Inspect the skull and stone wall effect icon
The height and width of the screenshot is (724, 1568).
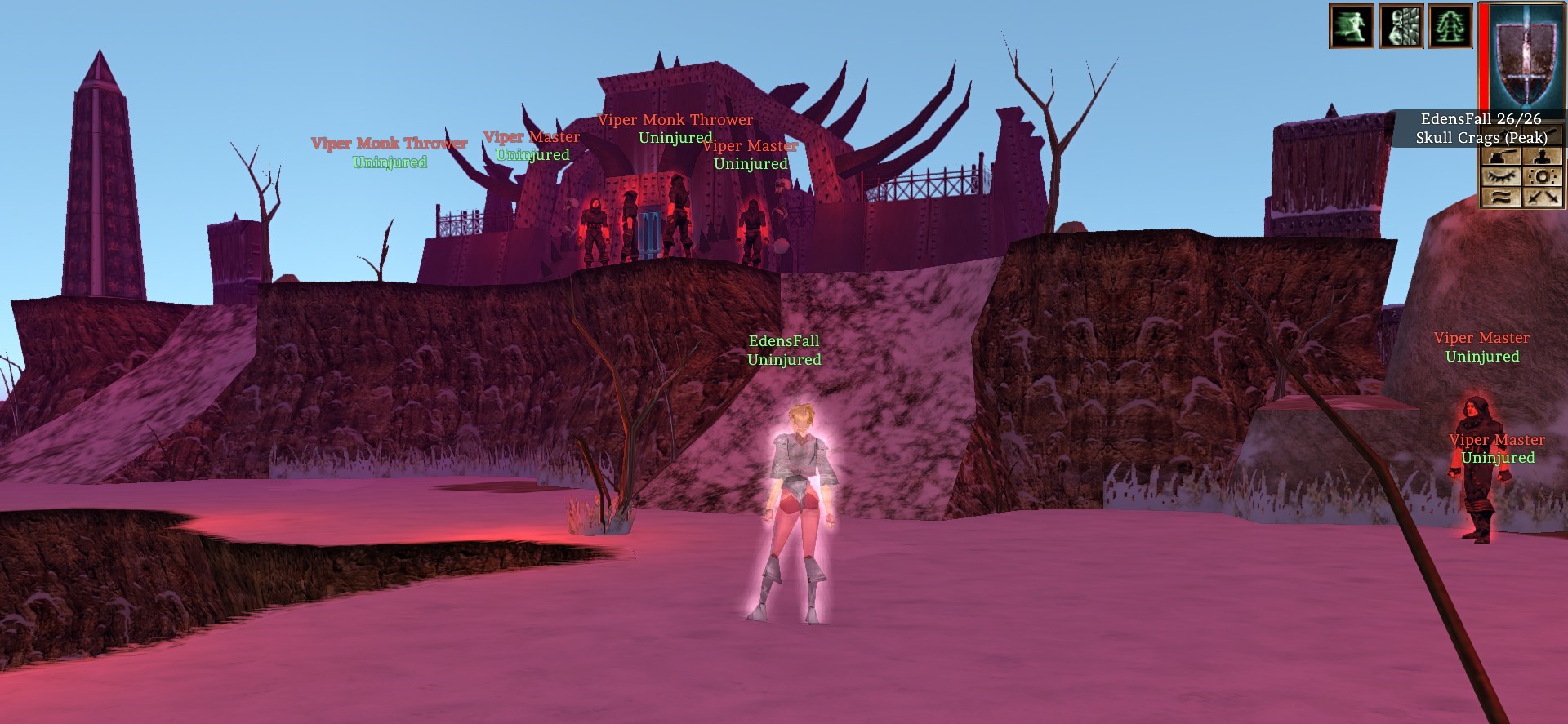(1401, 26)
